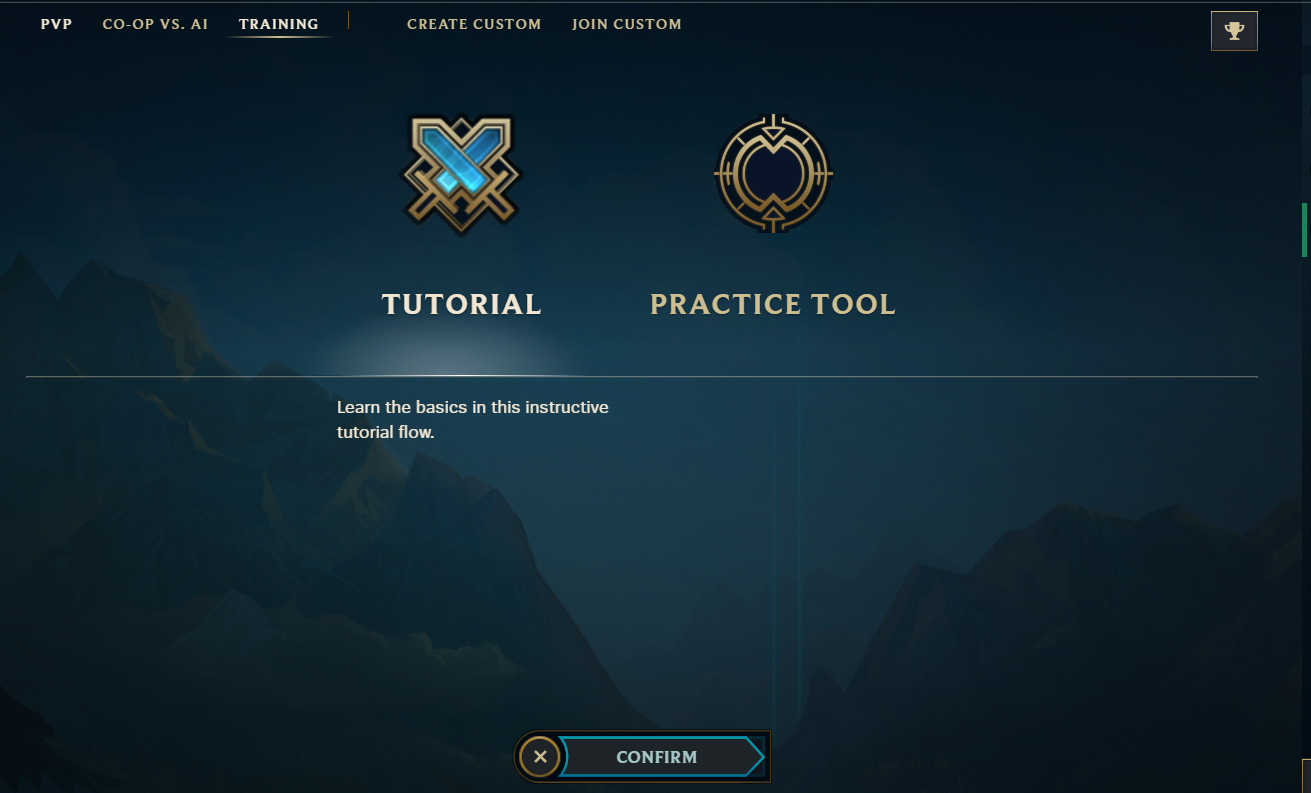This screenshot has width=1311, height=793.
Task: Choose the Practice Tool mode emblem
Action: (x=773, y=174)
